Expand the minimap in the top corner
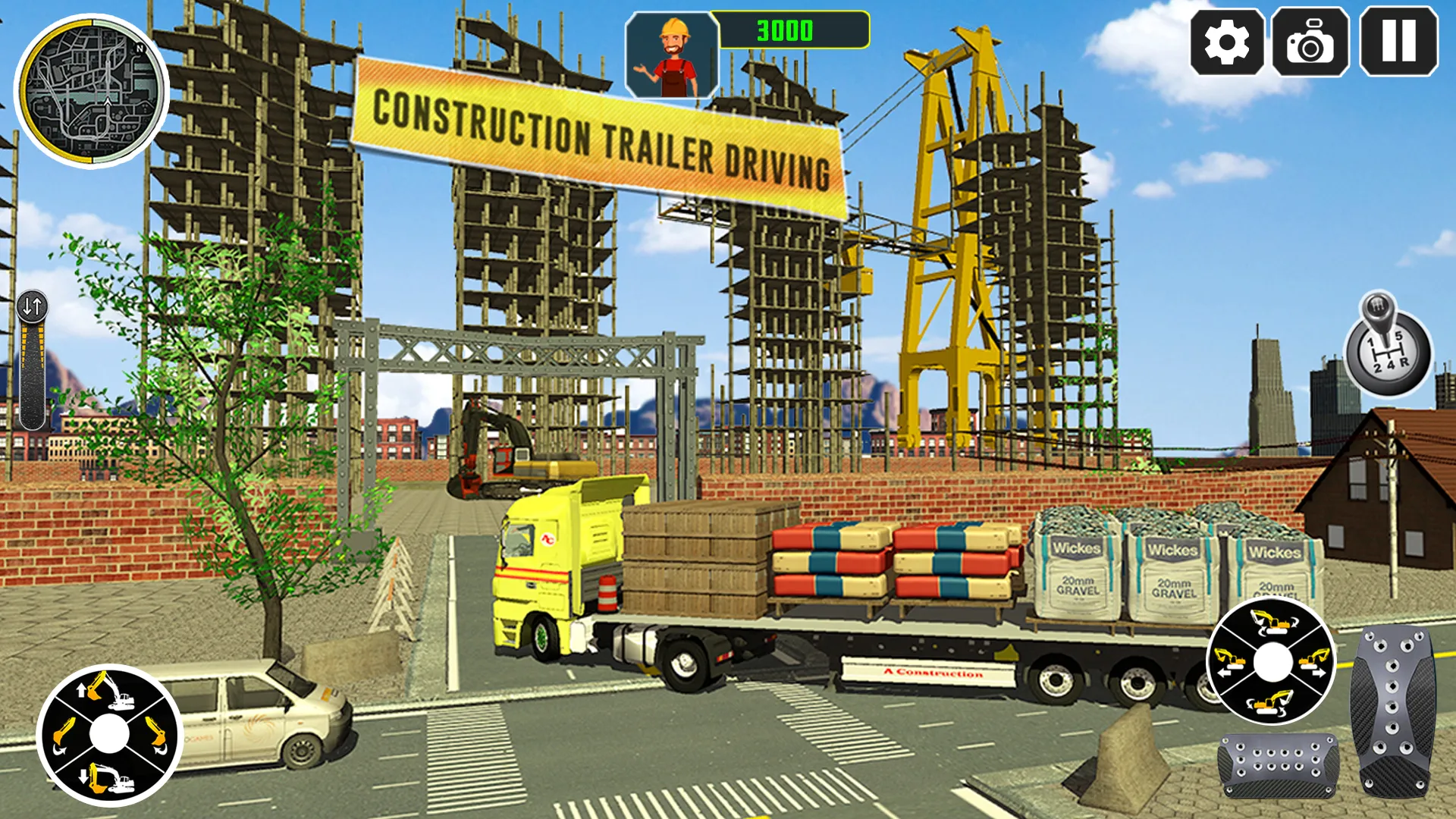The width and height of the screenshot is (1456, 819). coord(89,97)
